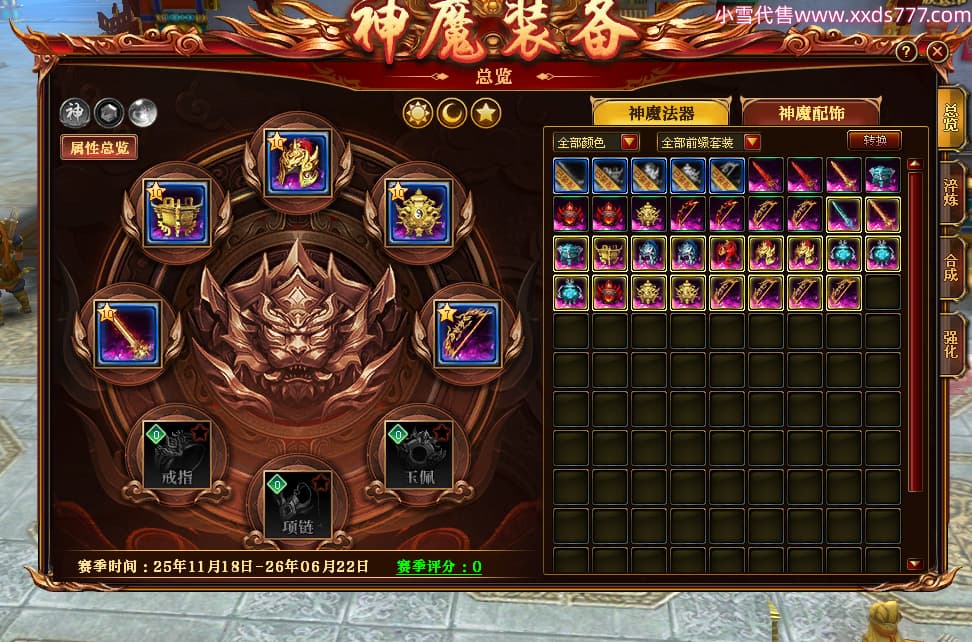Switch to the 神魔配饰 tab

pyautogui.click(x=808, y=112)
